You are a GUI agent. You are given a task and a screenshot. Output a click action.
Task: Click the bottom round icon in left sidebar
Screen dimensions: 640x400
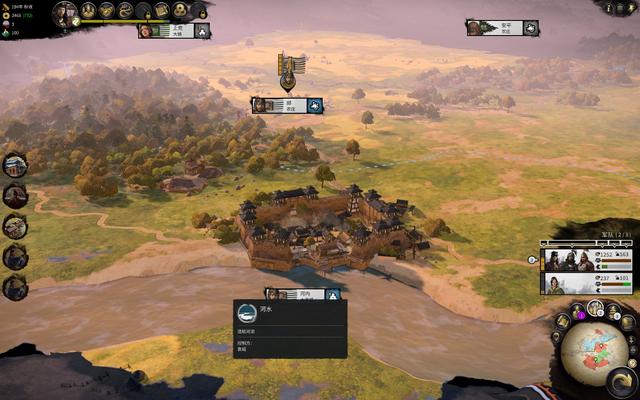(15, 288)
